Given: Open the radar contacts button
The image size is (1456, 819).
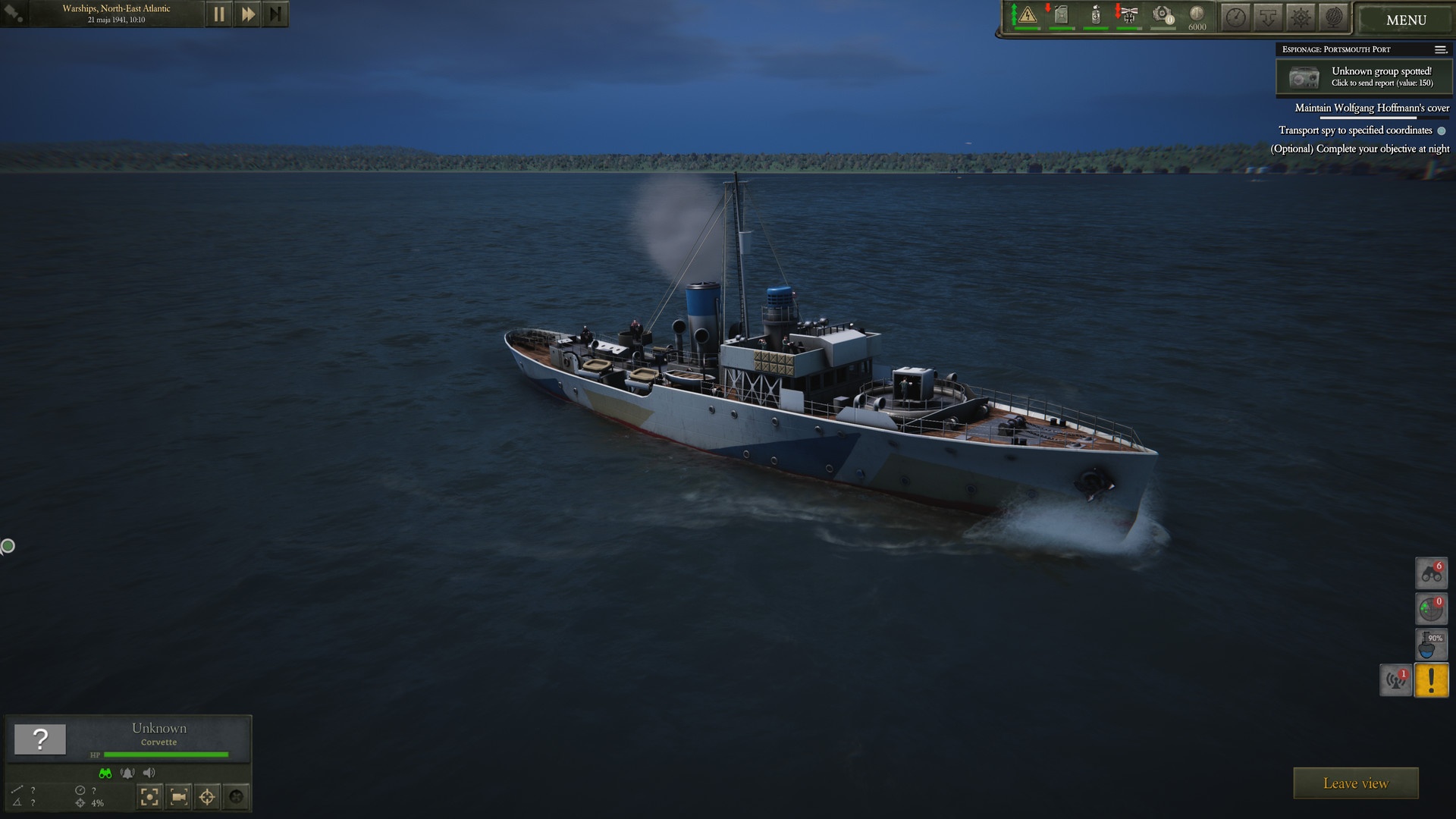Looking at the screenshot, I should click(1431, 609).
